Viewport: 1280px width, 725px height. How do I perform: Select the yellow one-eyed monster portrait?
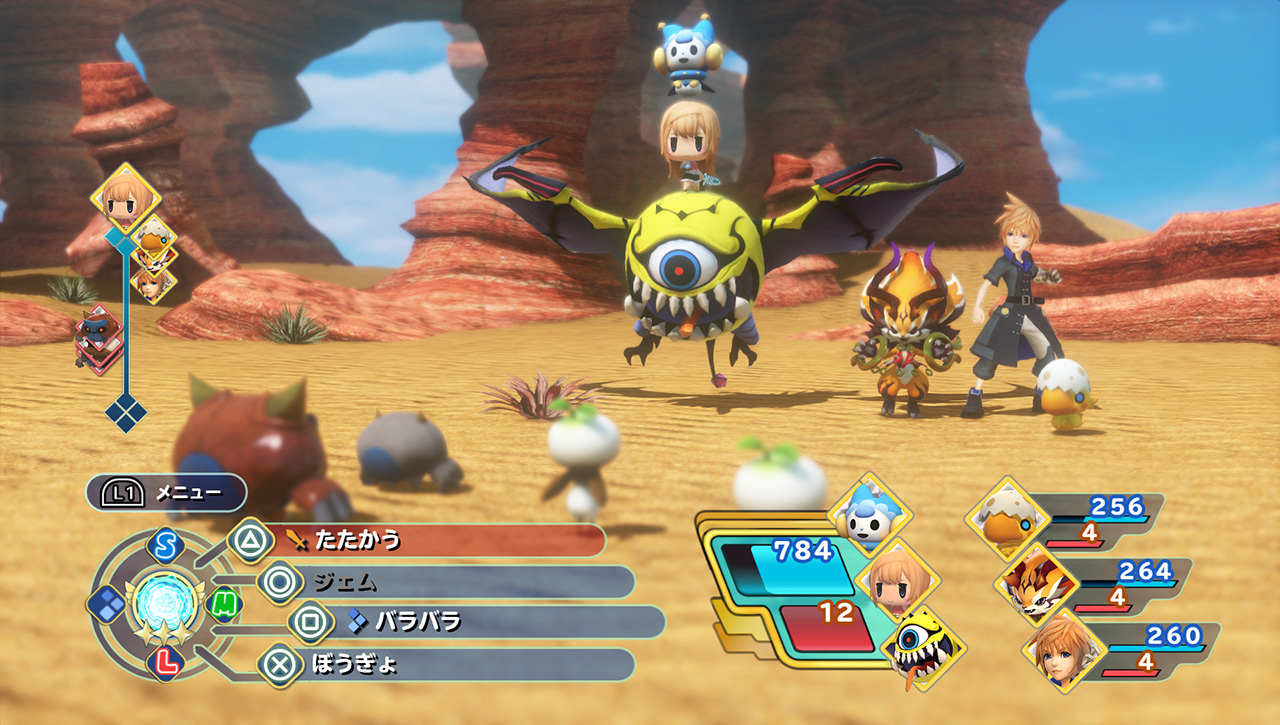[x=922, y=644]
